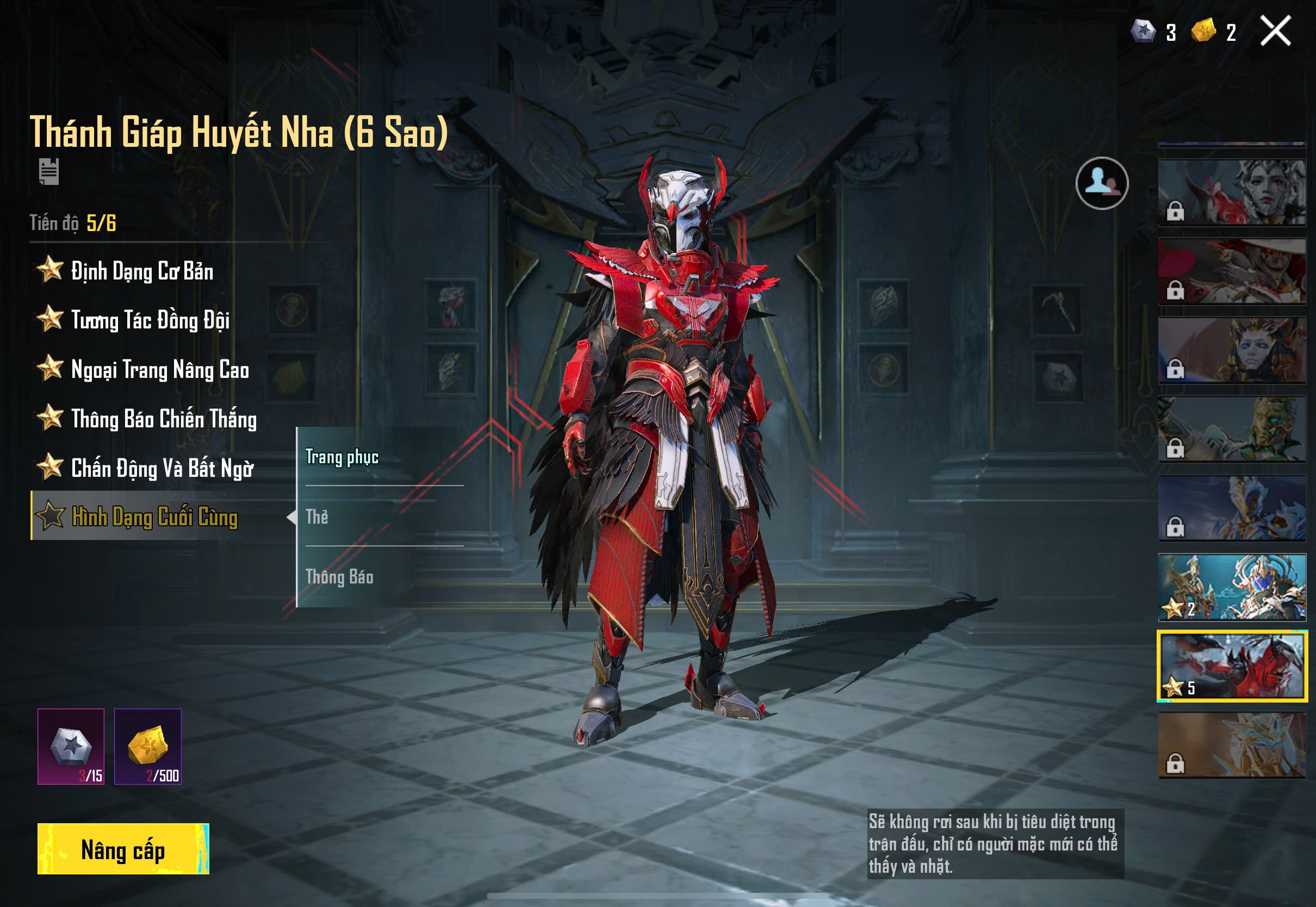
Task: Open the notes icon under the title
Action: [x=49, y=171]
